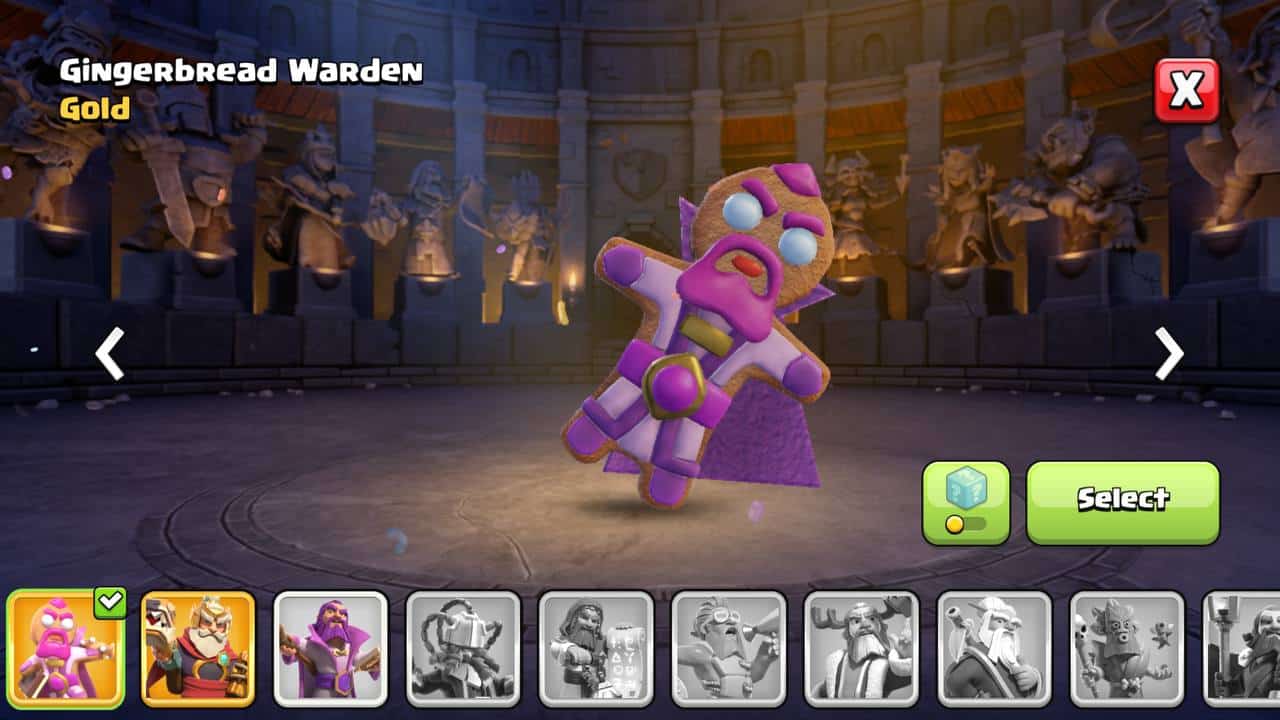Show the previous skin with the left arrow
Viewport: 1280px width, 720px height.
[109, 353]
